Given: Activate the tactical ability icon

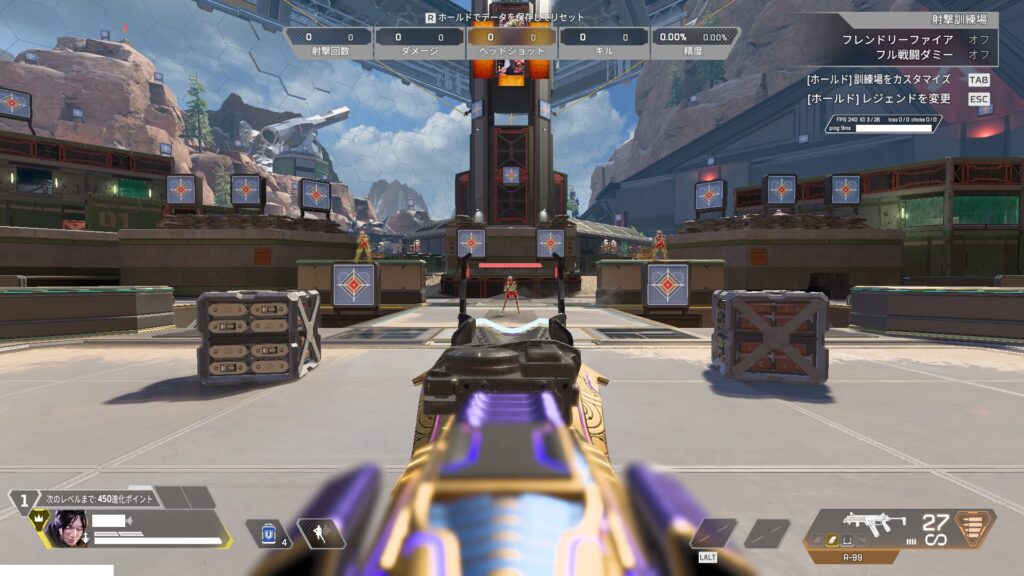Looking at the screenshot, I should pos(322,533).
